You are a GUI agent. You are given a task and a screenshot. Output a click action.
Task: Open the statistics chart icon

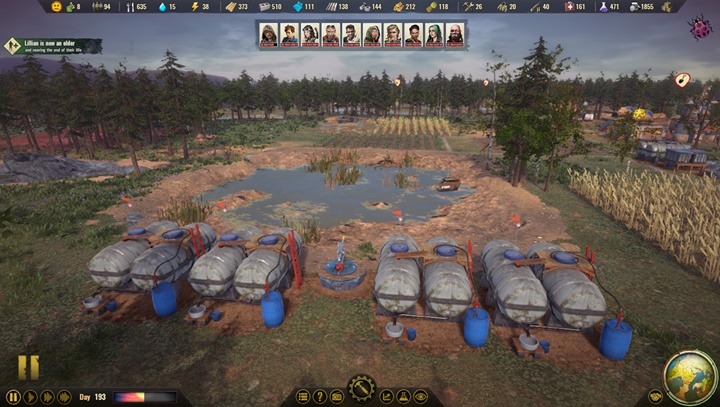point(387,397)
